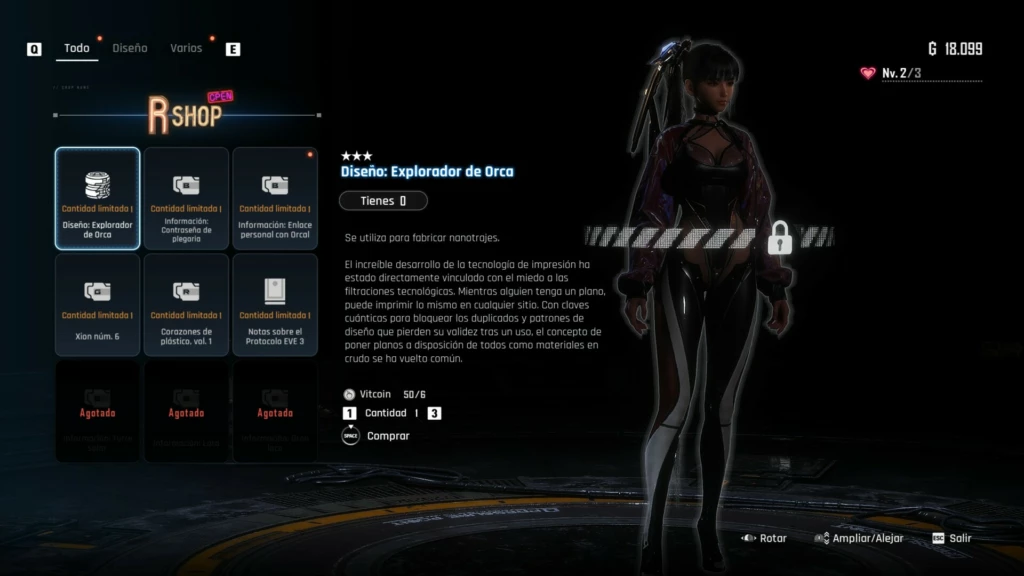Pick the Xion núm. 6 item
The image size is (1024, 576).
97,305
